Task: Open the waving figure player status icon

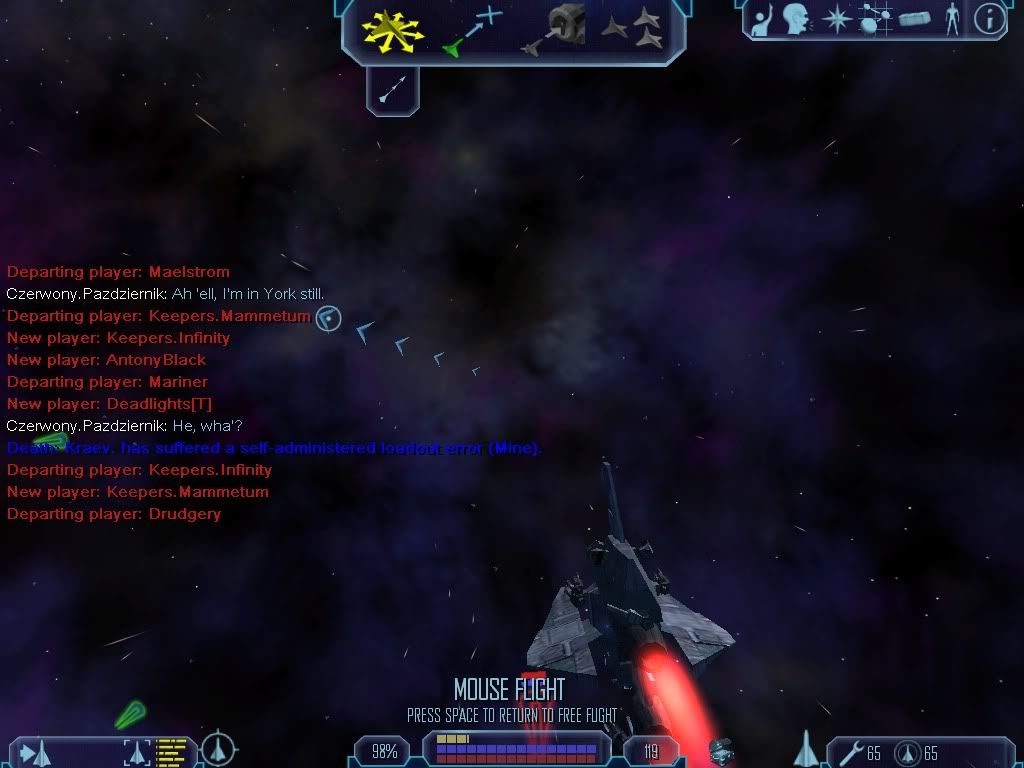Action: 762,19
